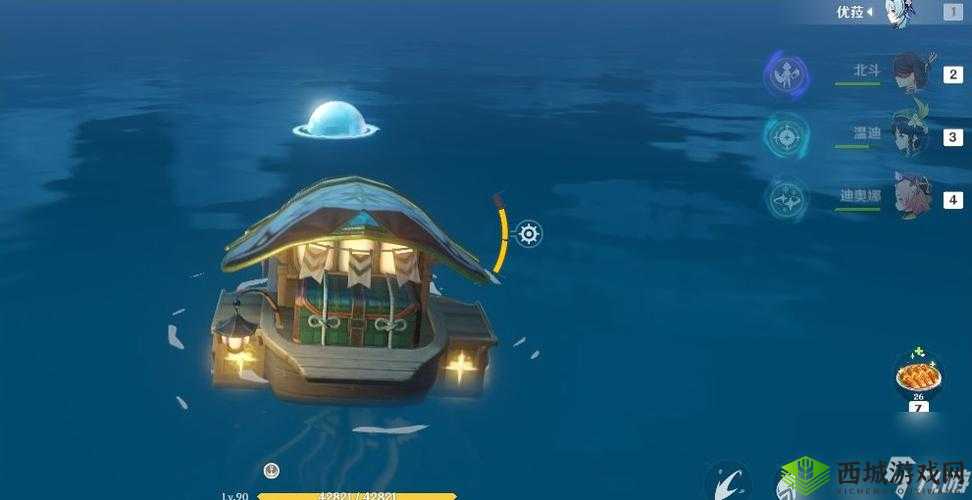Use the quick-slot food dish
The image size is (972, 500).
pos(917,376)
